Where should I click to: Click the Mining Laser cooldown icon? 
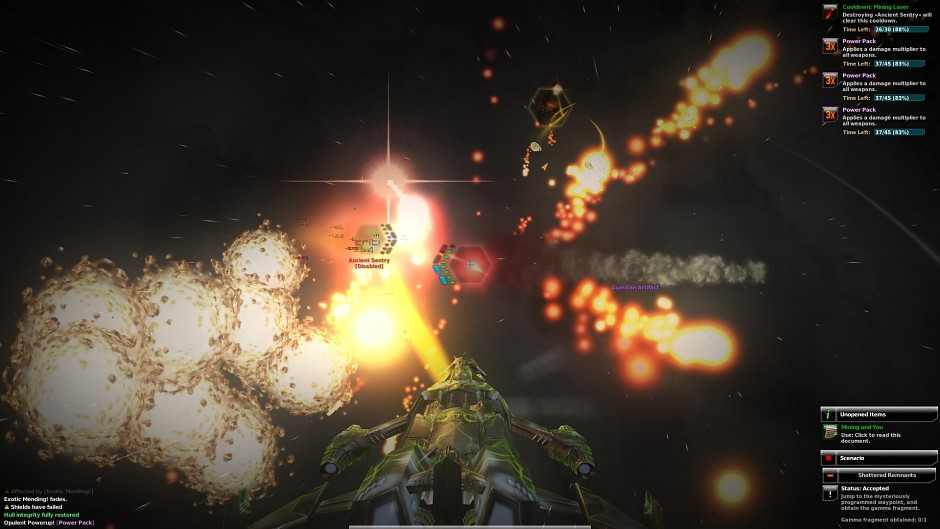tap(830, 12)
